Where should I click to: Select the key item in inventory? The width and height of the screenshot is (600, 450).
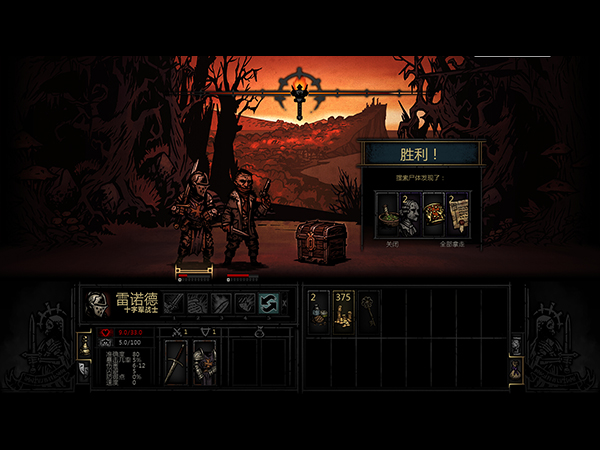pyautogui.click(x=368, y=311)
